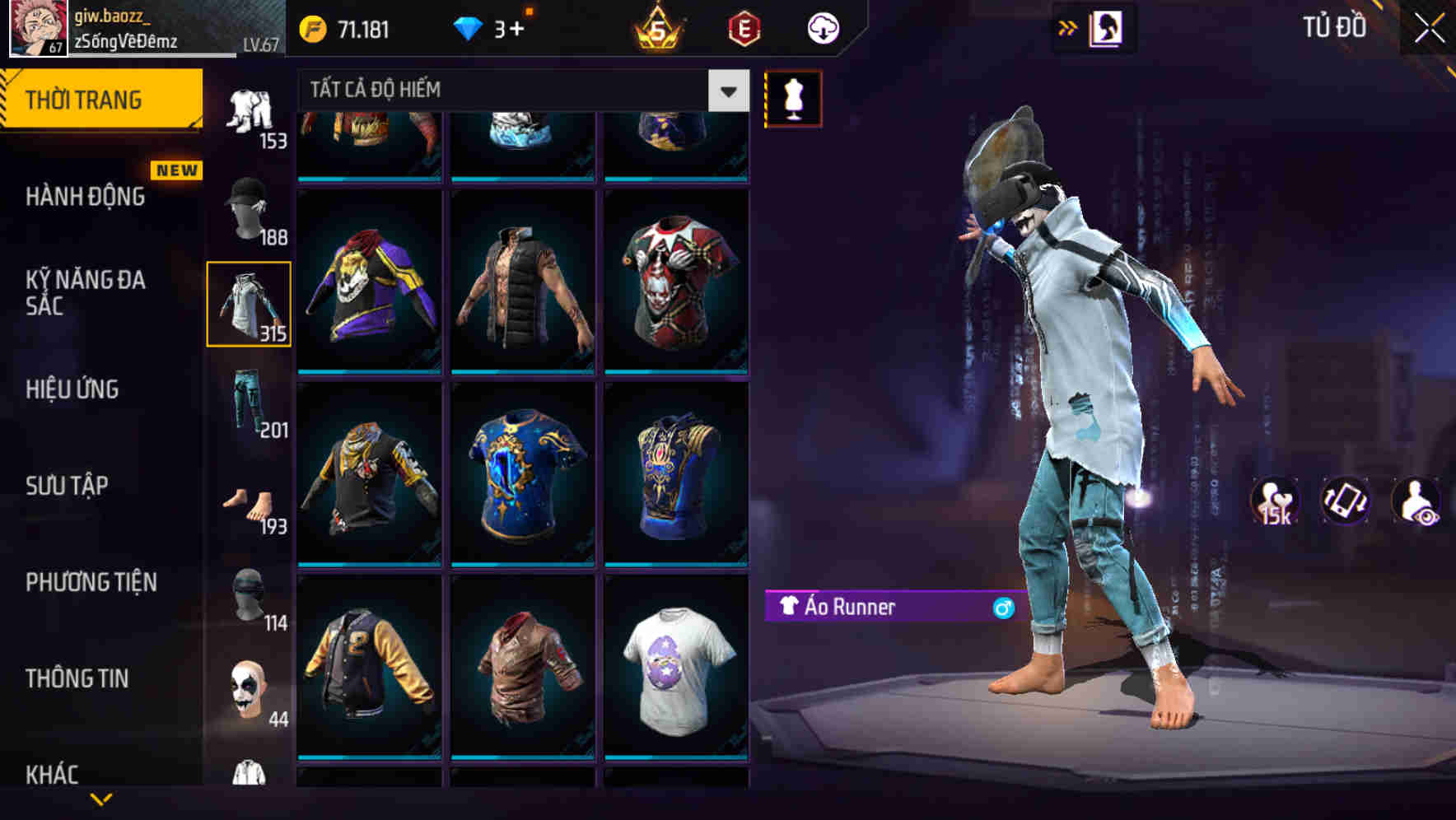Viewport: 1456px width, 820px height.
Task: Open the wardrobe panel toggle with double arrows
Action: tap(1068, 27)
